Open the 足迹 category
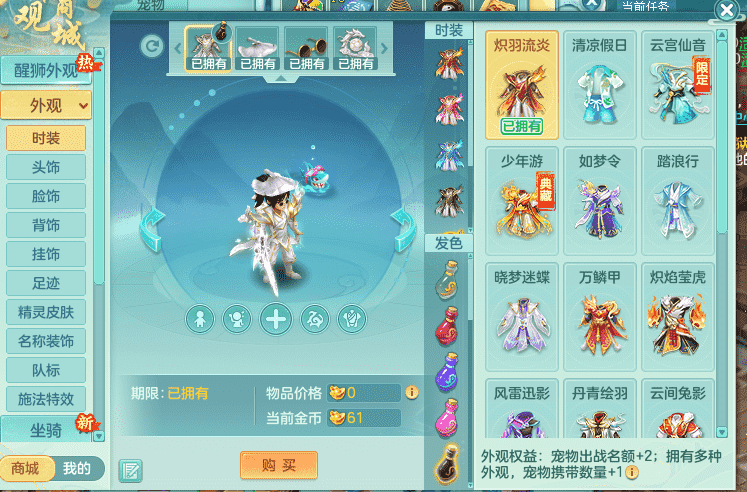747x492 pixels. pyautogui.click(x=46, y=283)
